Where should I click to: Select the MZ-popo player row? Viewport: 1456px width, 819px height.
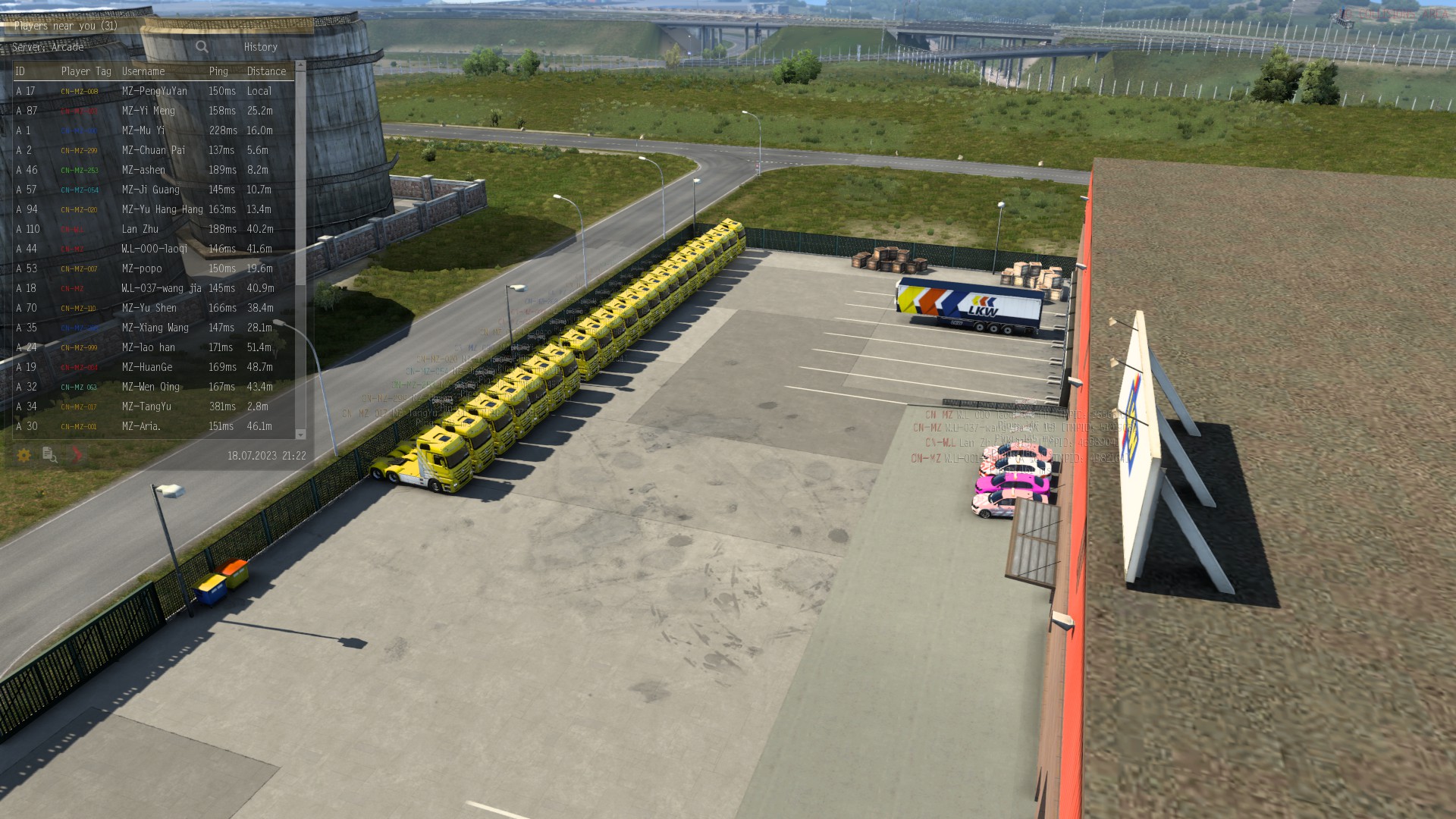click(x=142, y=268)
